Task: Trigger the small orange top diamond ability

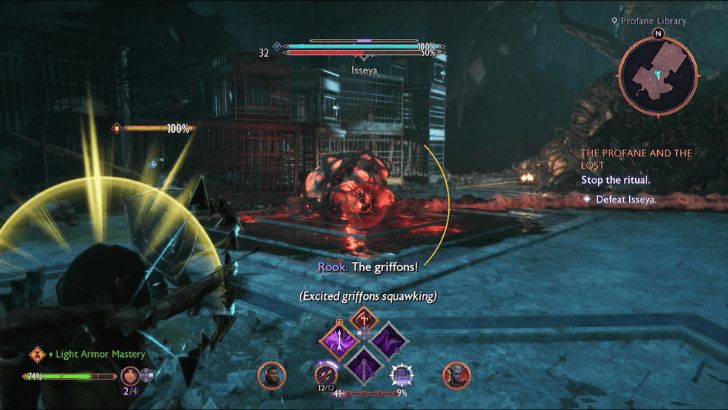Action: tap(363, 317)
